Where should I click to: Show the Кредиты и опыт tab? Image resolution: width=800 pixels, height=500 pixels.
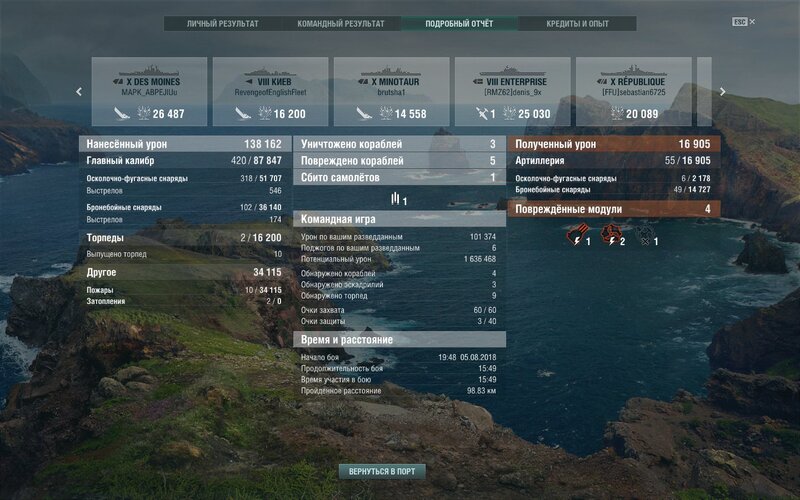tap(577, 22)
